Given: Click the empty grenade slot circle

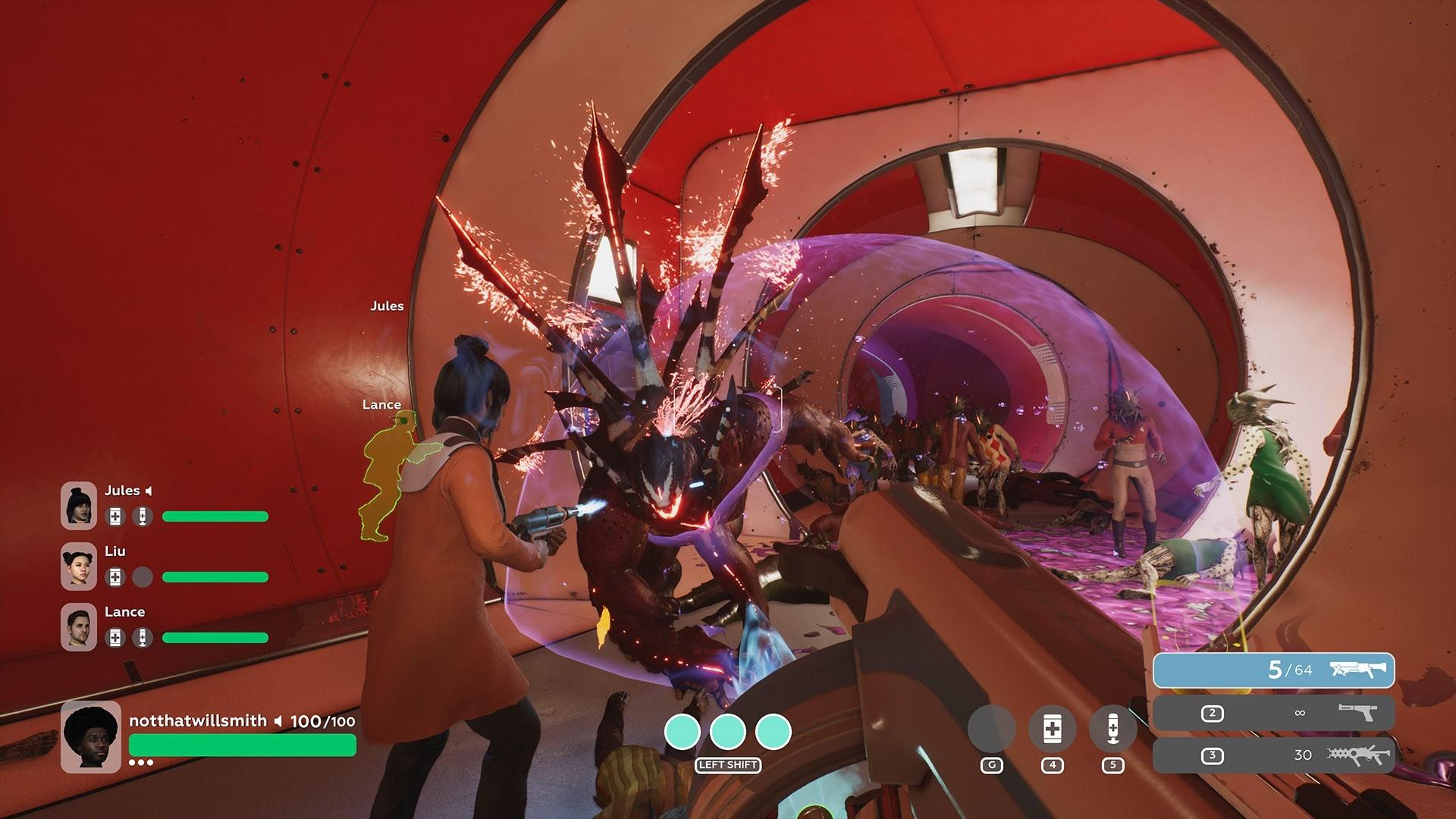Looking at the screenshot, I should tap(991, 729).
